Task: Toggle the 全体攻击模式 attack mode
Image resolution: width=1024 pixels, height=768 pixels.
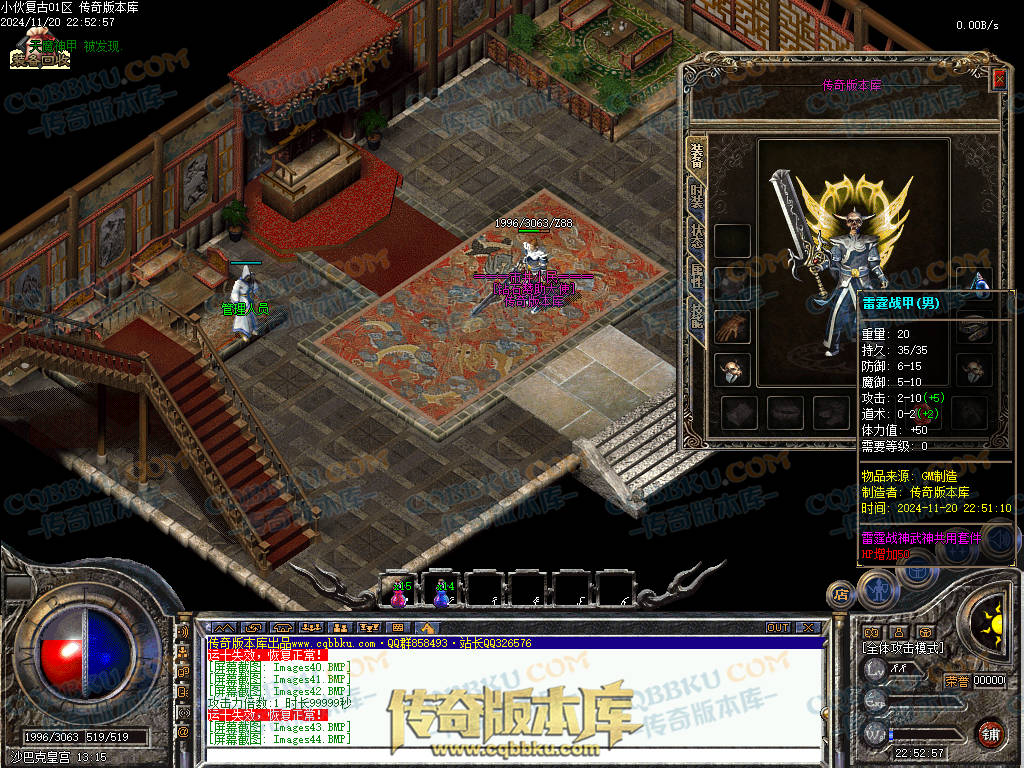Action: point(904,648)
